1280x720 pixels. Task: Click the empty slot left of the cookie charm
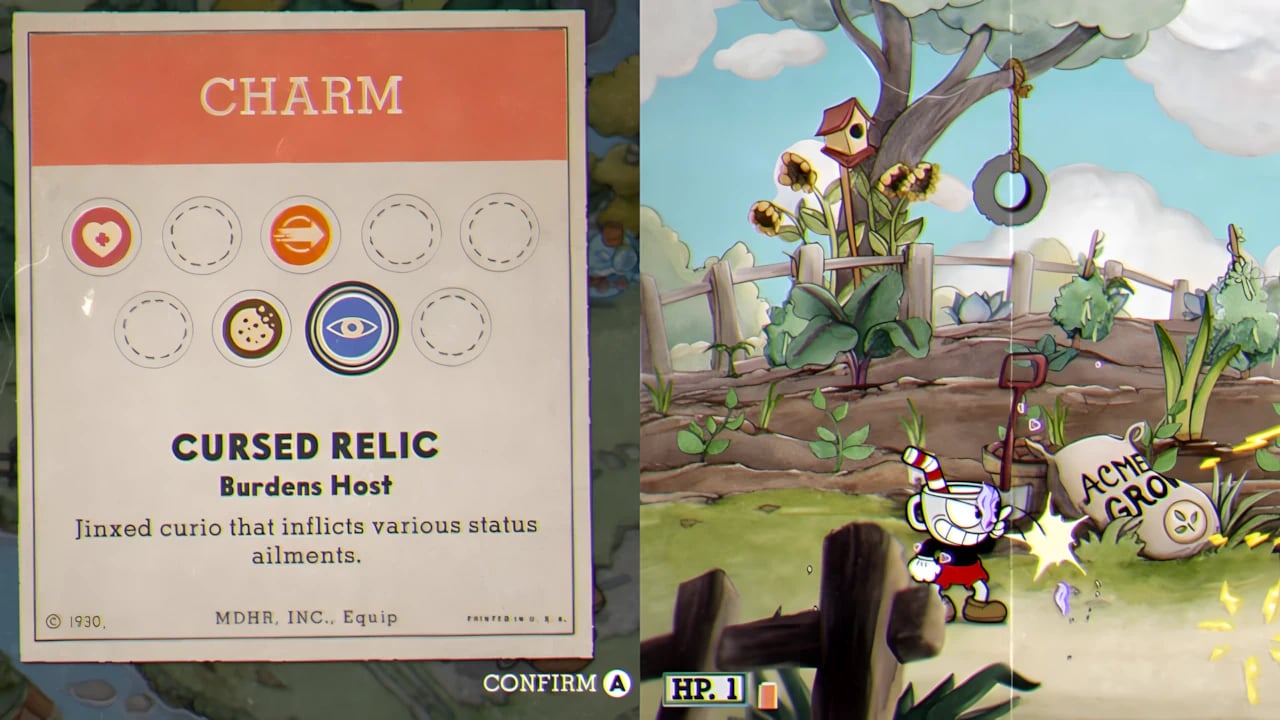[153, 328]
